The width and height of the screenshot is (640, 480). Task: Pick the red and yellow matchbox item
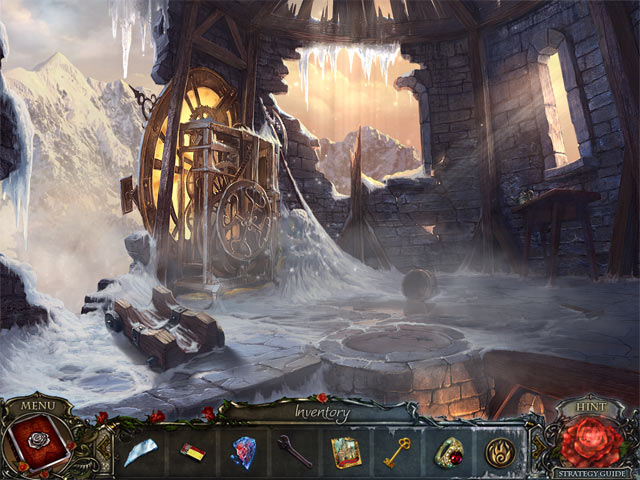(193, 452)
